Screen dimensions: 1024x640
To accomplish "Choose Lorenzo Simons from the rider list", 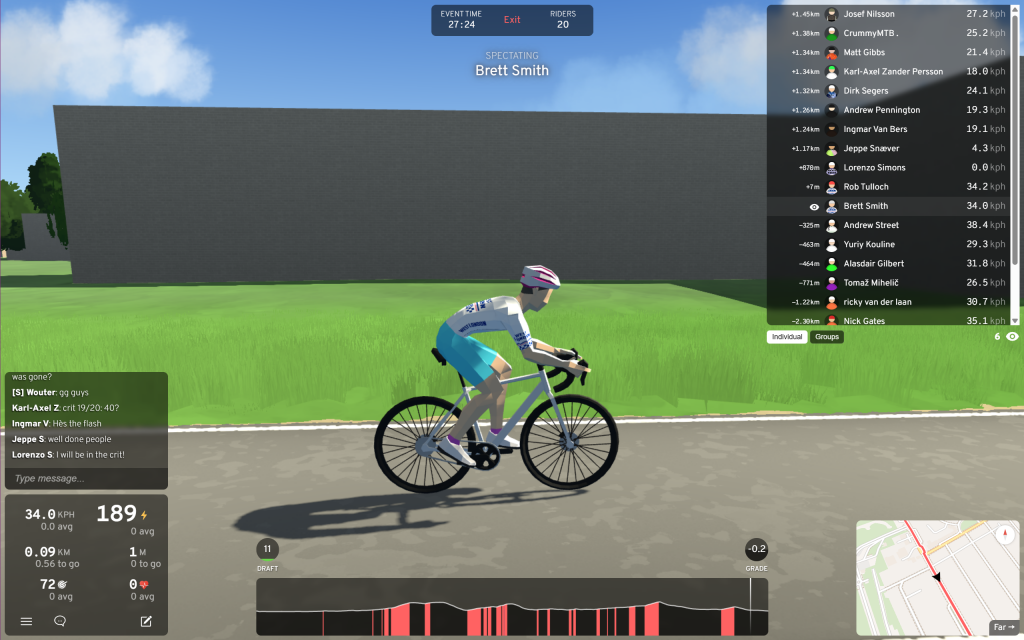I will (874, 168).
